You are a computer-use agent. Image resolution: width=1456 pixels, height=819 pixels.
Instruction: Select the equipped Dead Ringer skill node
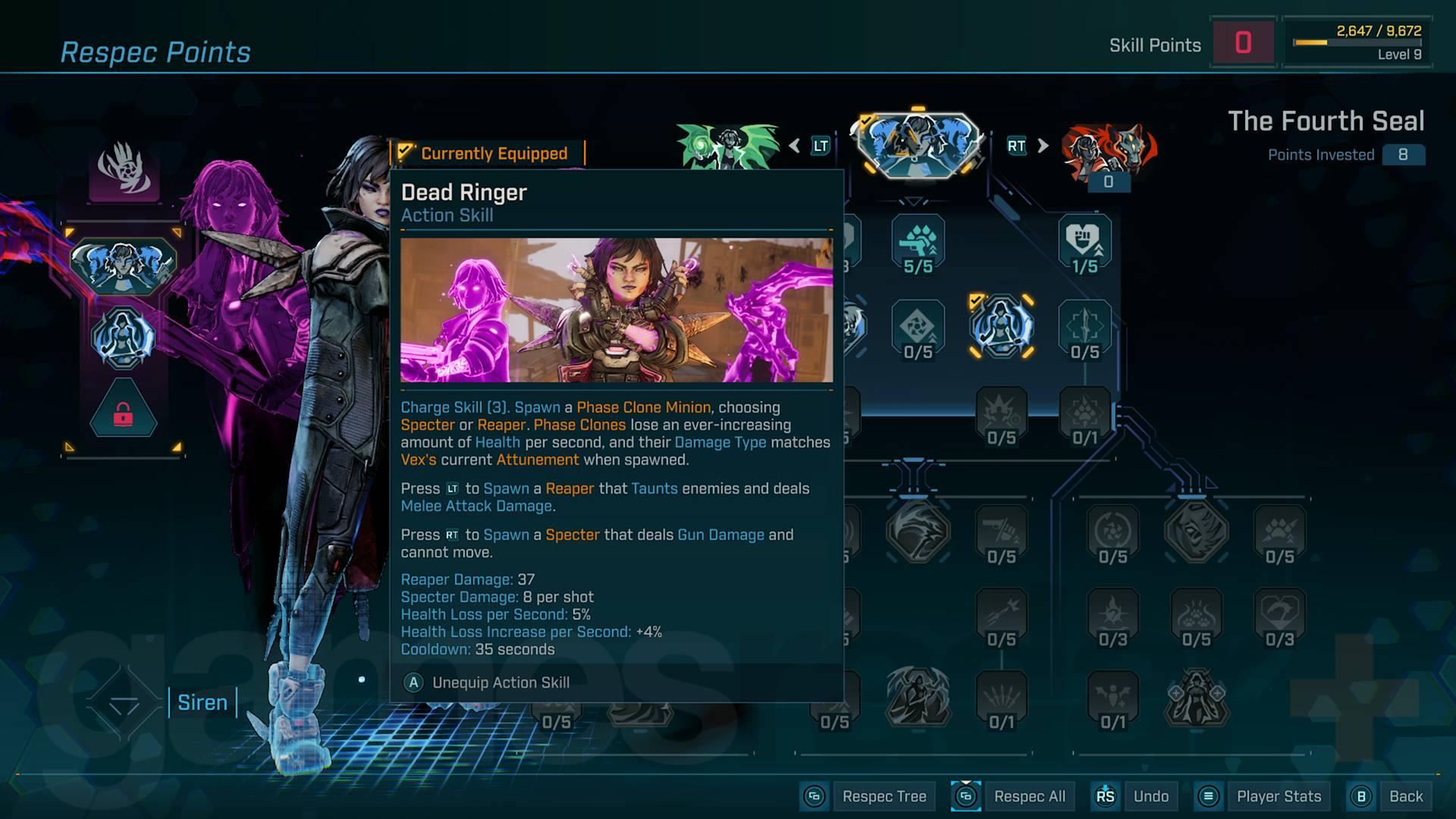point(1001,326)
